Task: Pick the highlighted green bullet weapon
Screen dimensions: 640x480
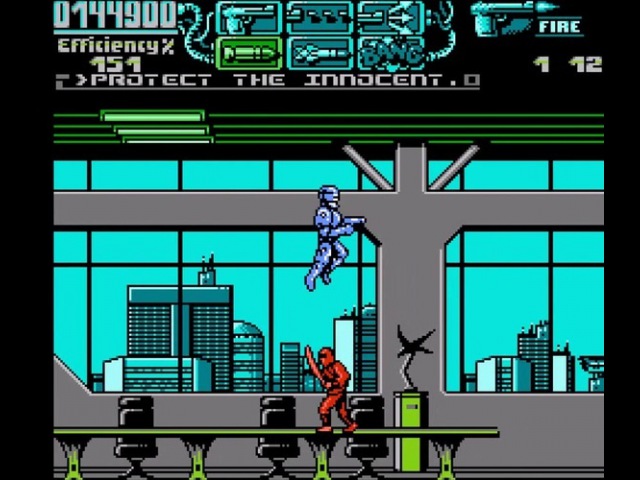Action: [246, 52]
